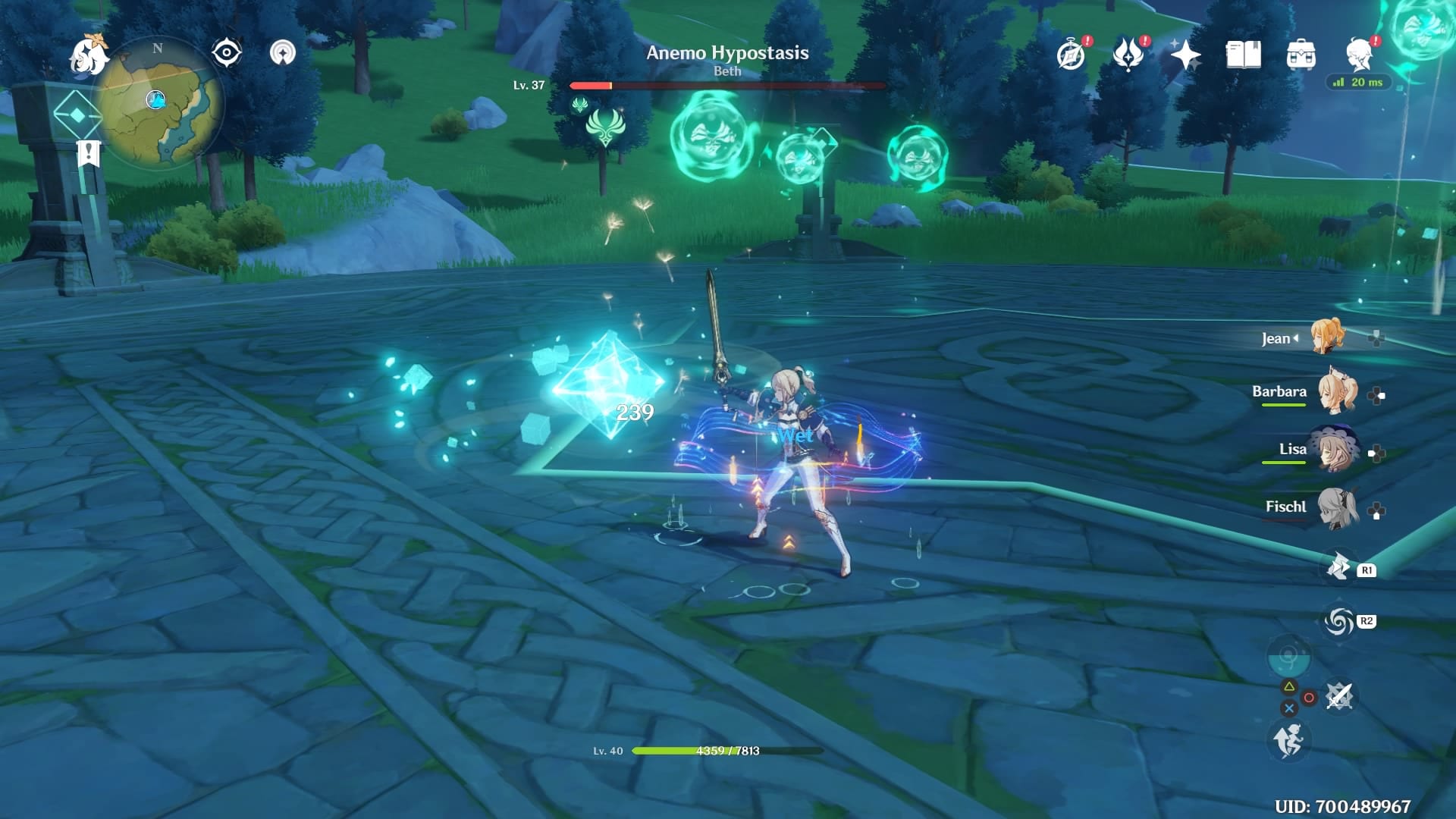Switch to Jean in the party list
This screenshot has width=1456, height=819.
1328,337
